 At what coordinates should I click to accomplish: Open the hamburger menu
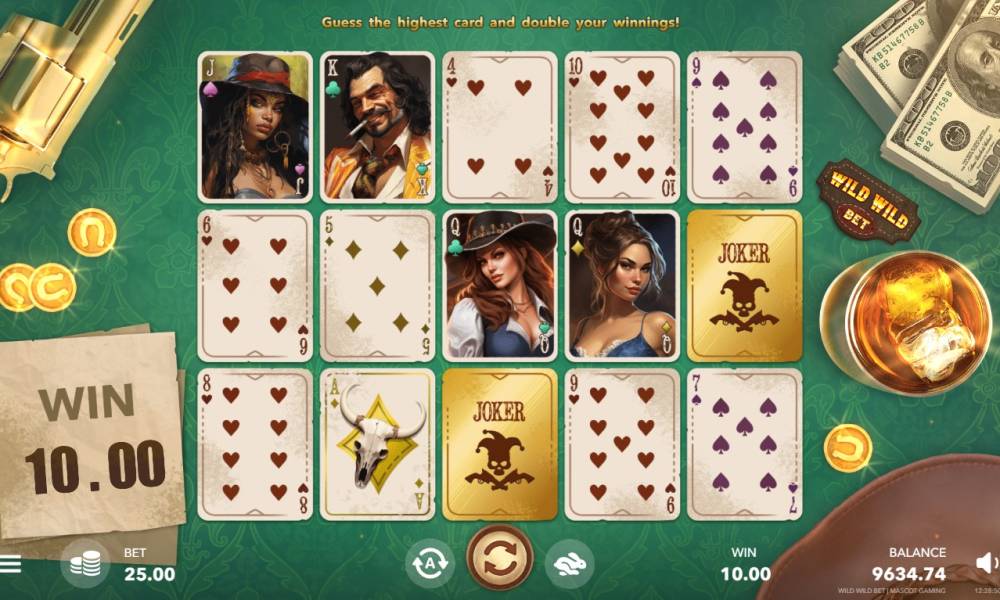tap(10, 564)
